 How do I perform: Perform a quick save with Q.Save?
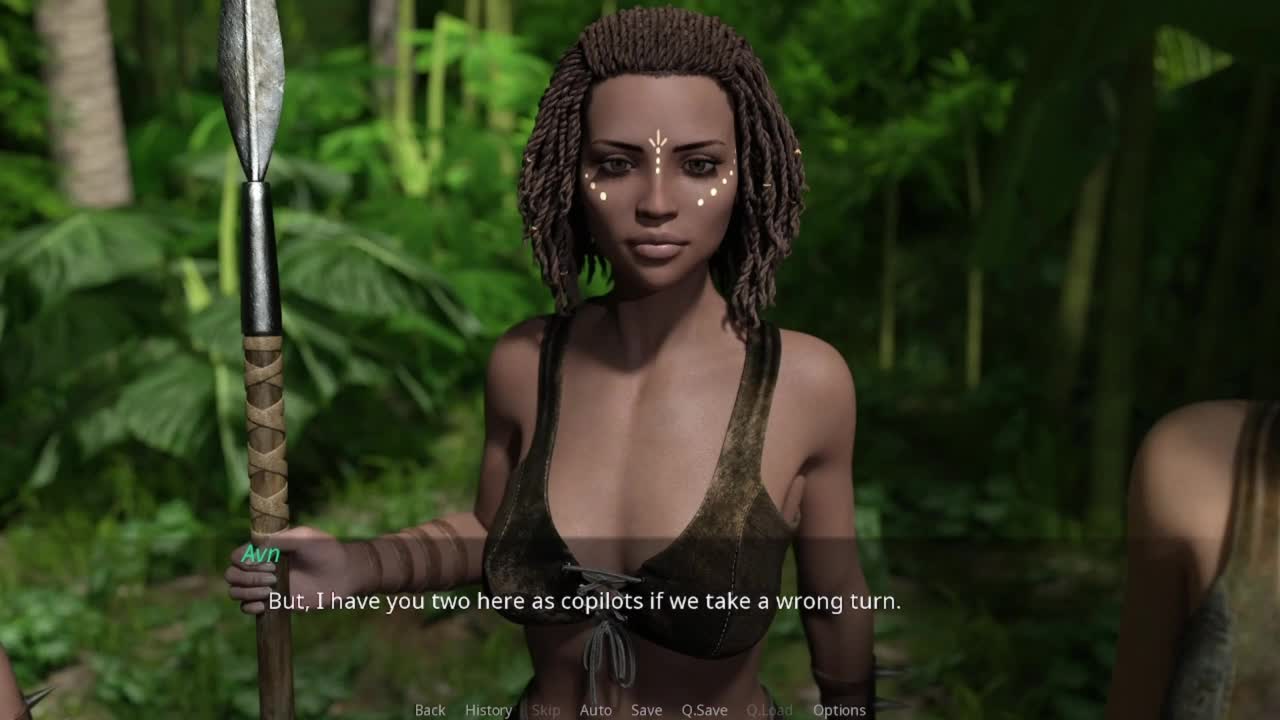coord(704,710)
